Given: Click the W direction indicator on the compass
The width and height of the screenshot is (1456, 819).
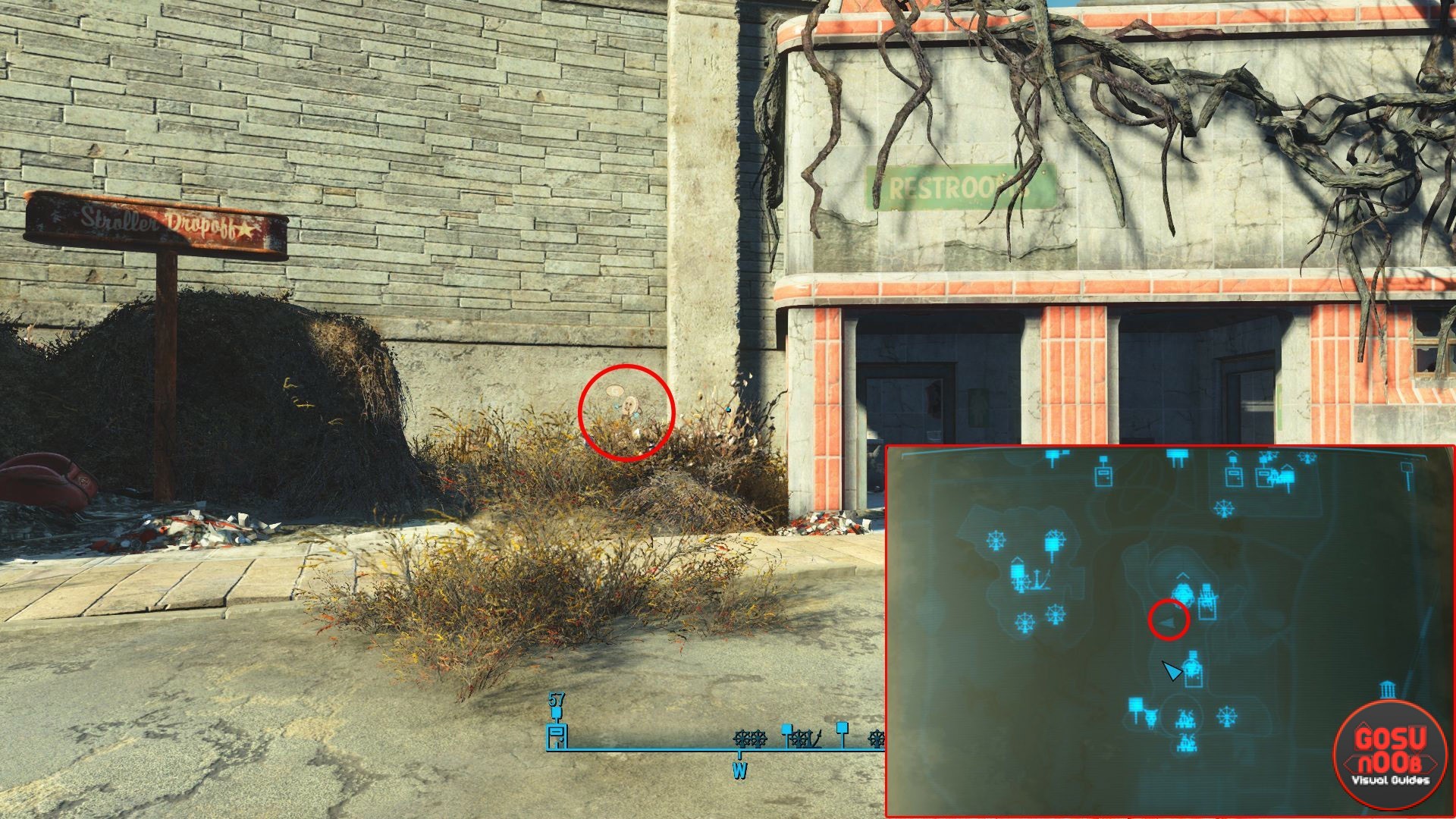Looking at the screenshot, I should (x=739, y=768).
